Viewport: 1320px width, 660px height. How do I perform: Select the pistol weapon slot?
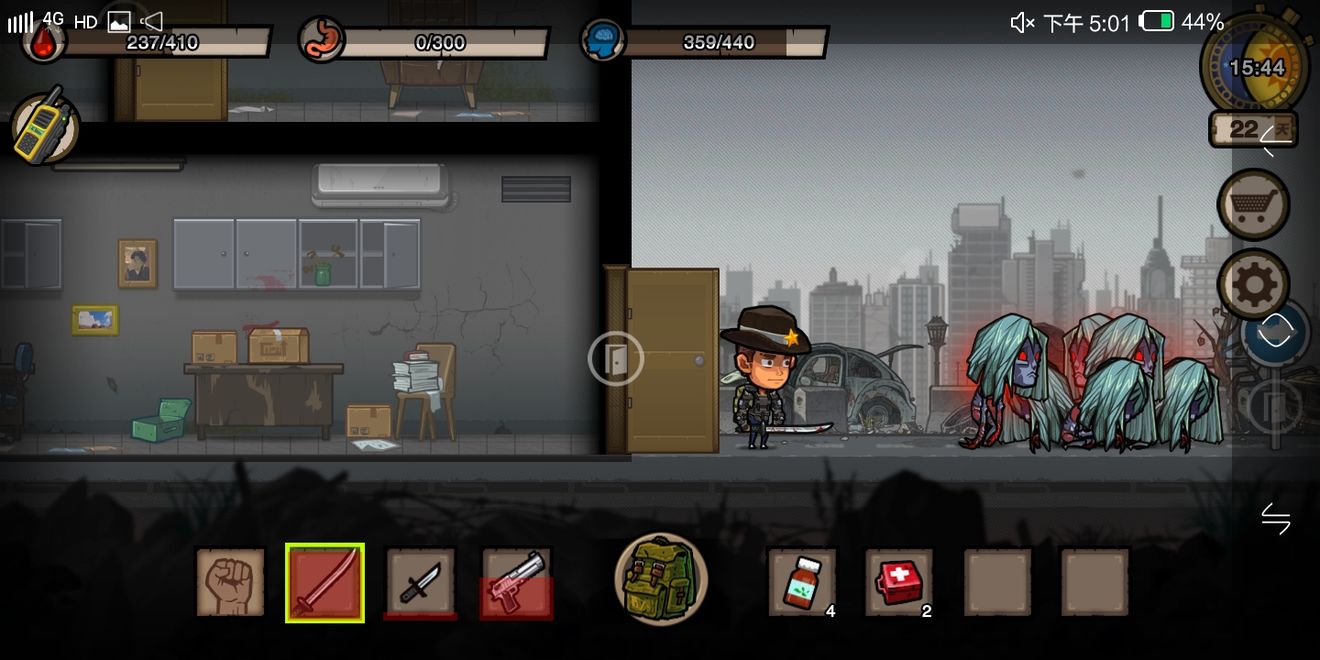tap(517, 582)
